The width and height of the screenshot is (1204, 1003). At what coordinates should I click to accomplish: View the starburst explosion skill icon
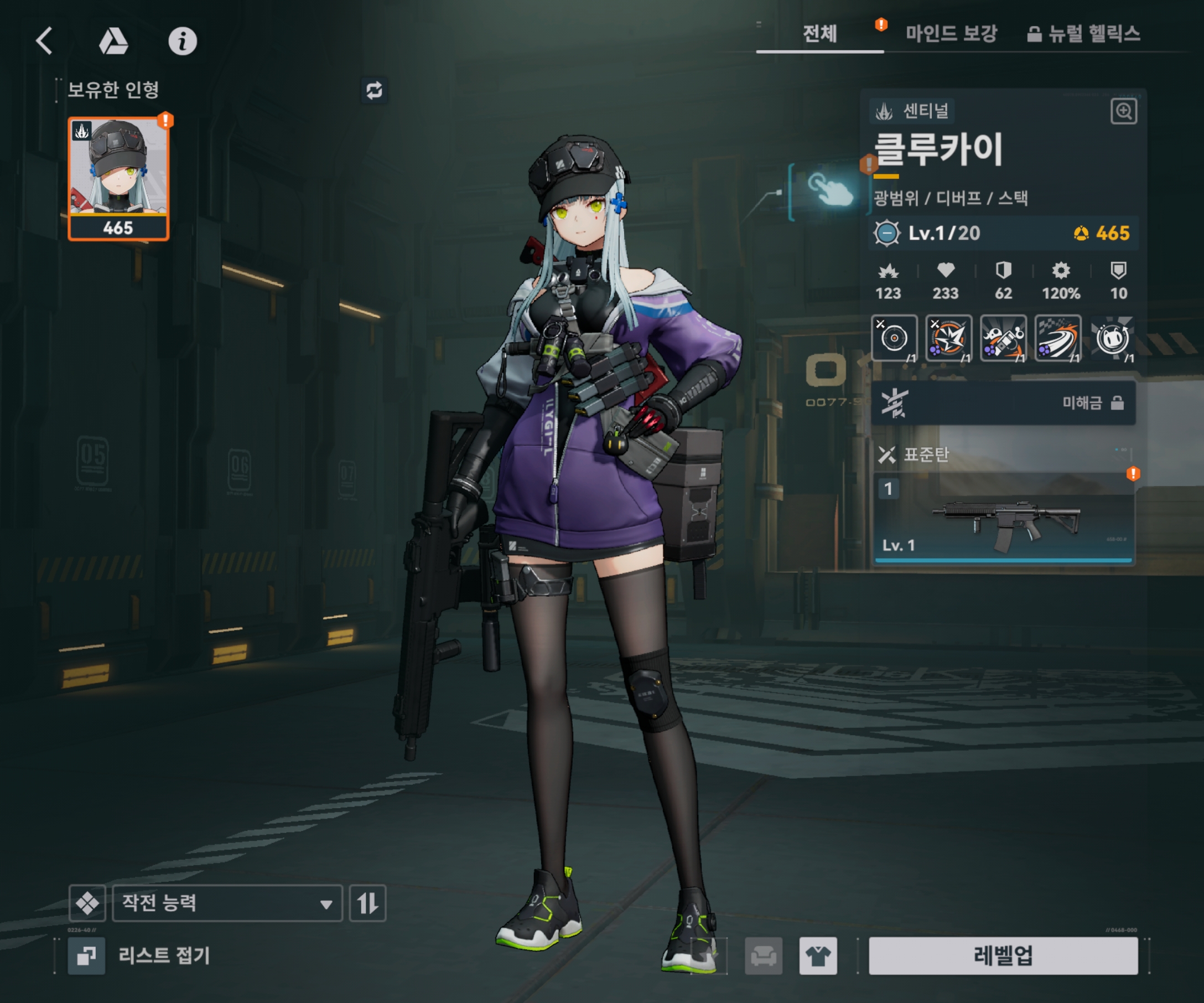tap(948, 338)
